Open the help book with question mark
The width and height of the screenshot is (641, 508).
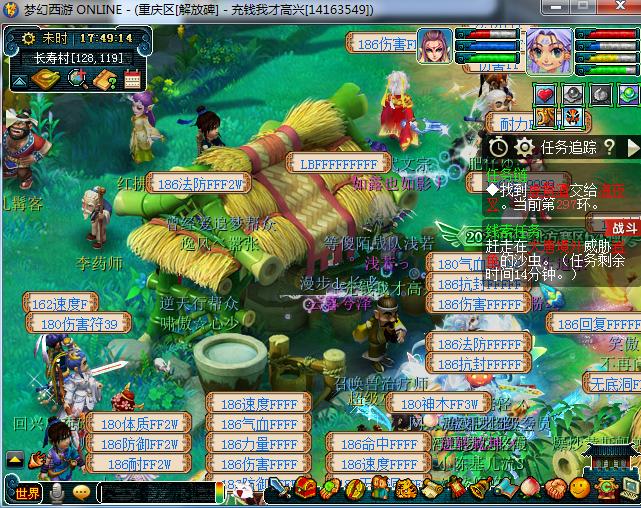[104, 78]
